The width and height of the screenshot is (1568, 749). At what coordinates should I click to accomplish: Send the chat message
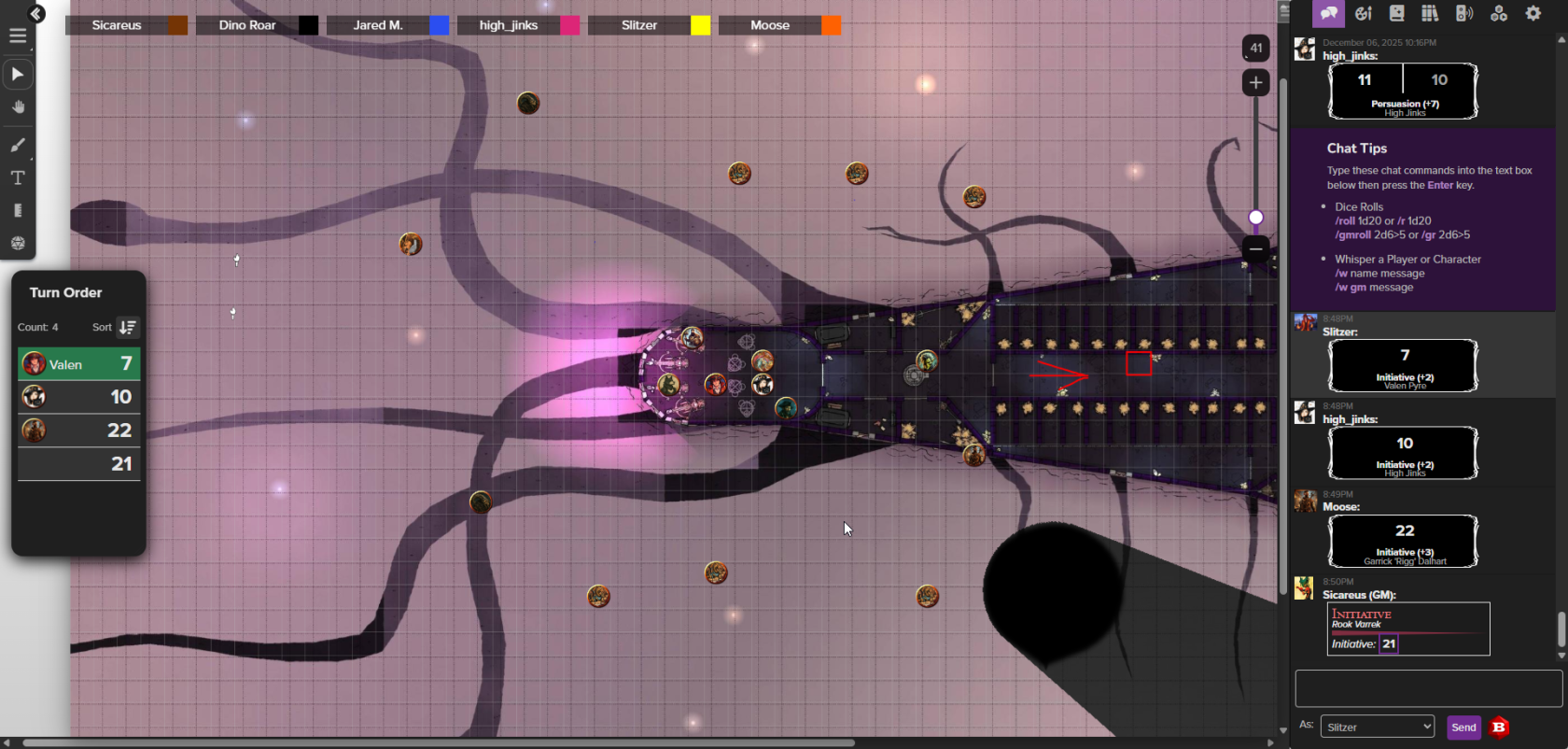click(x=1463, y=728)
